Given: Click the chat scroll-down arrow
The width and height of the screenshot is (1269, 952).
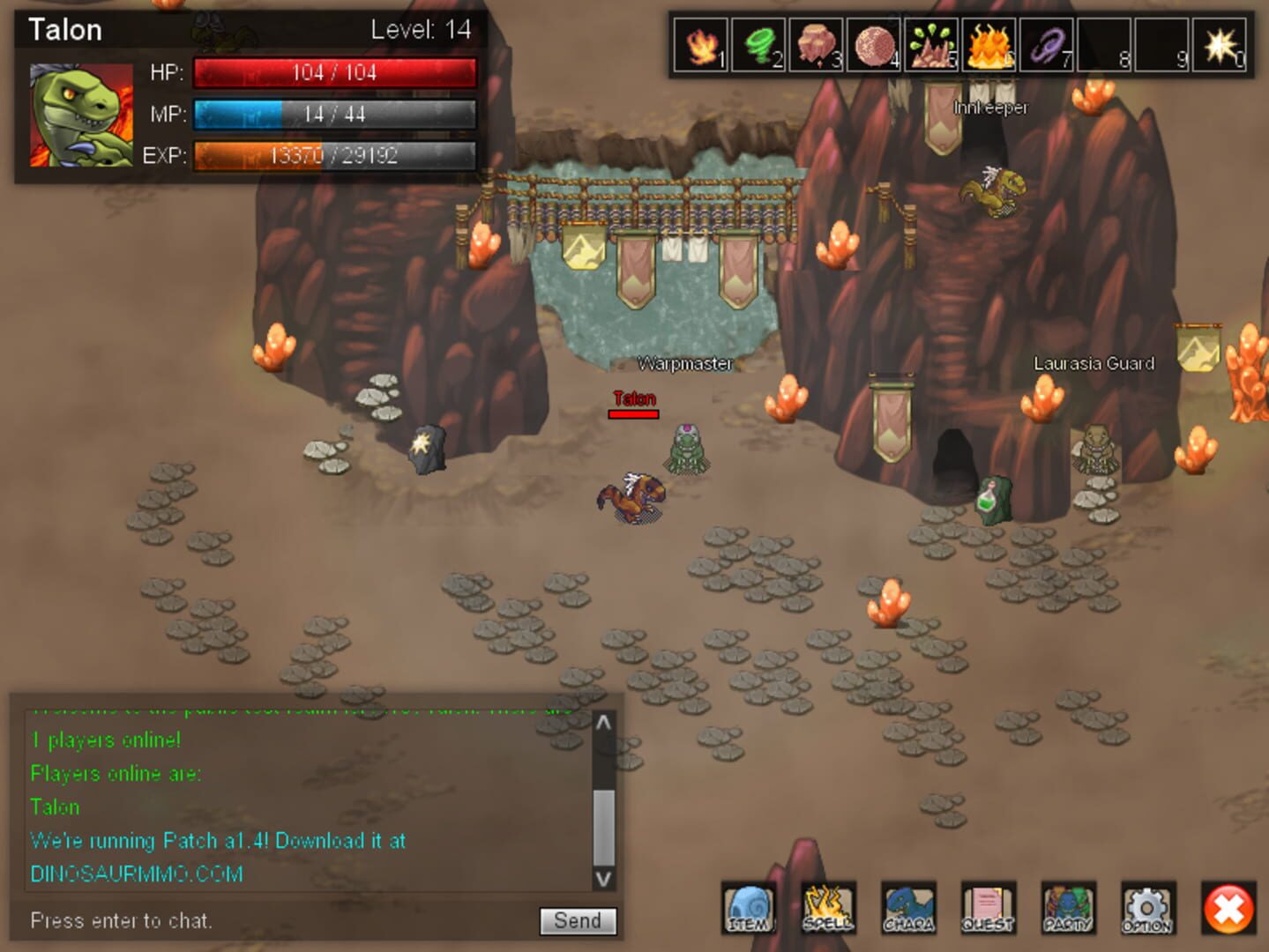Looking at the screenshot, I should tap(603, 878).
